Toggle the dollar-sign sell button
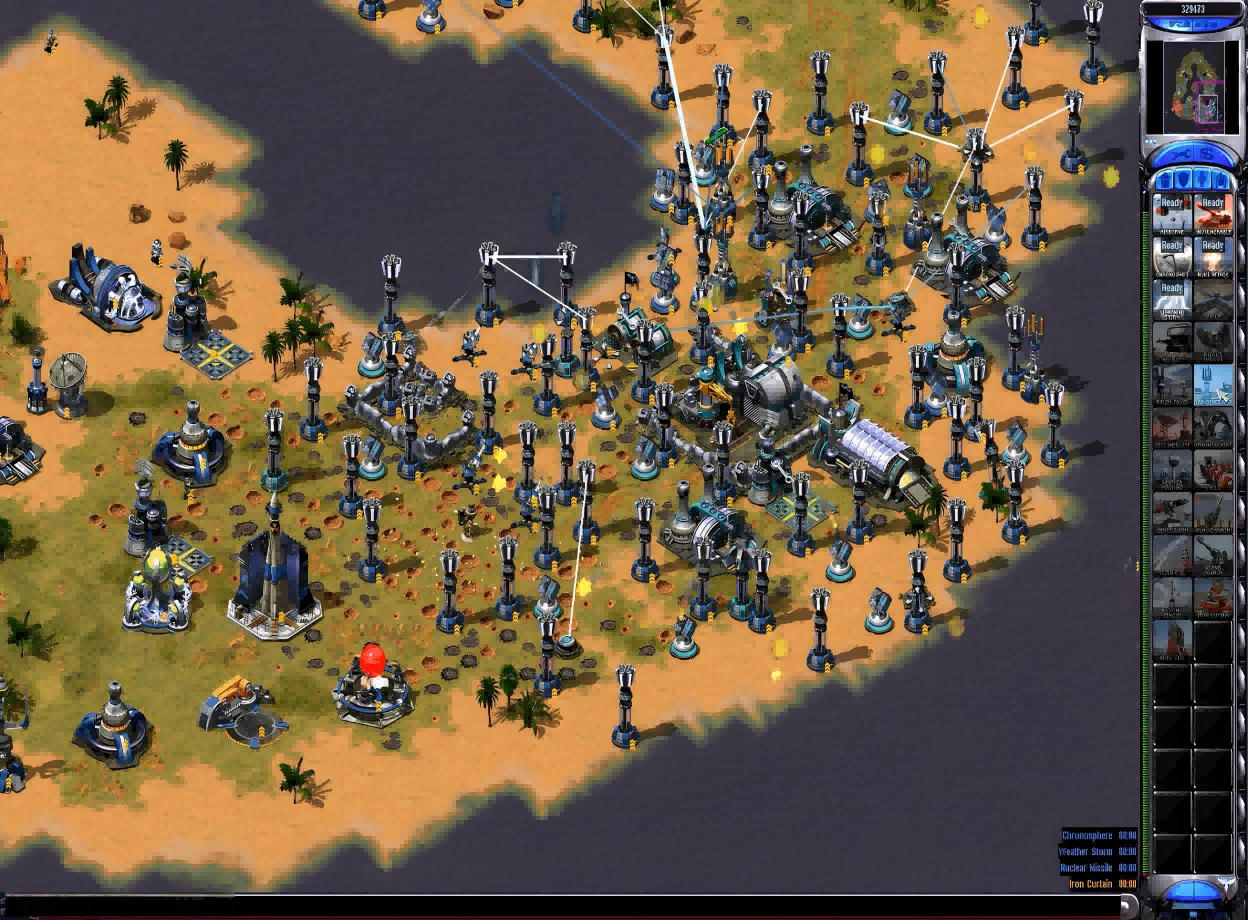Screen dimensions: 1248x920 (1207, 154)
